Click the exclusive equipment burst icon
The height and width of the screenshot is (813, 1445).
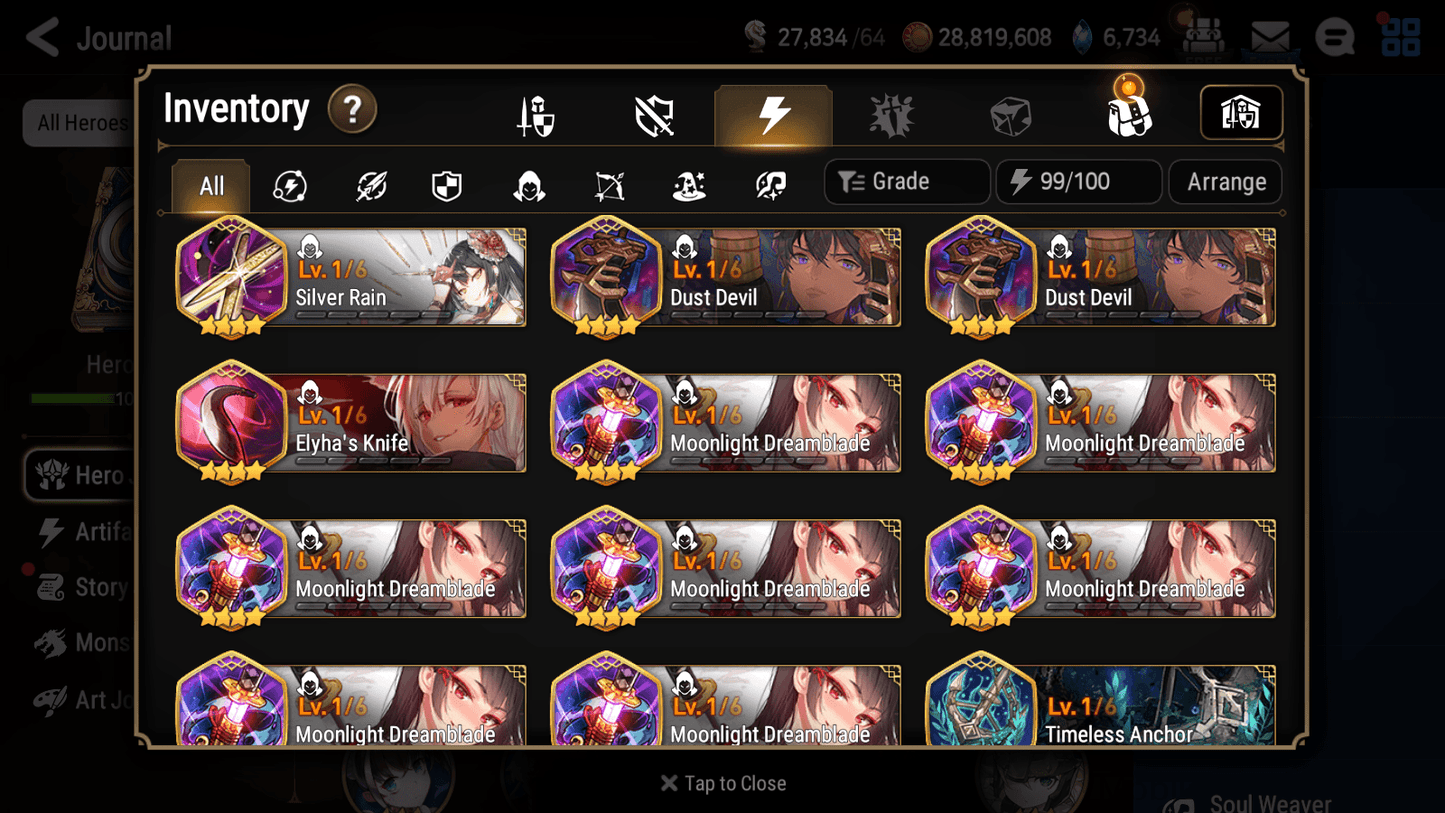click(x=892, y=114)
